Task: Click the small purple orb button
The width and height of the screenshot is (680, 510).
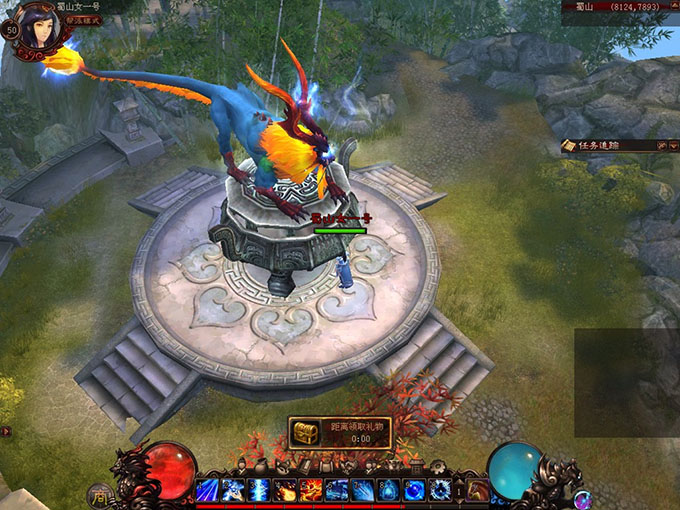Action: 583,497
